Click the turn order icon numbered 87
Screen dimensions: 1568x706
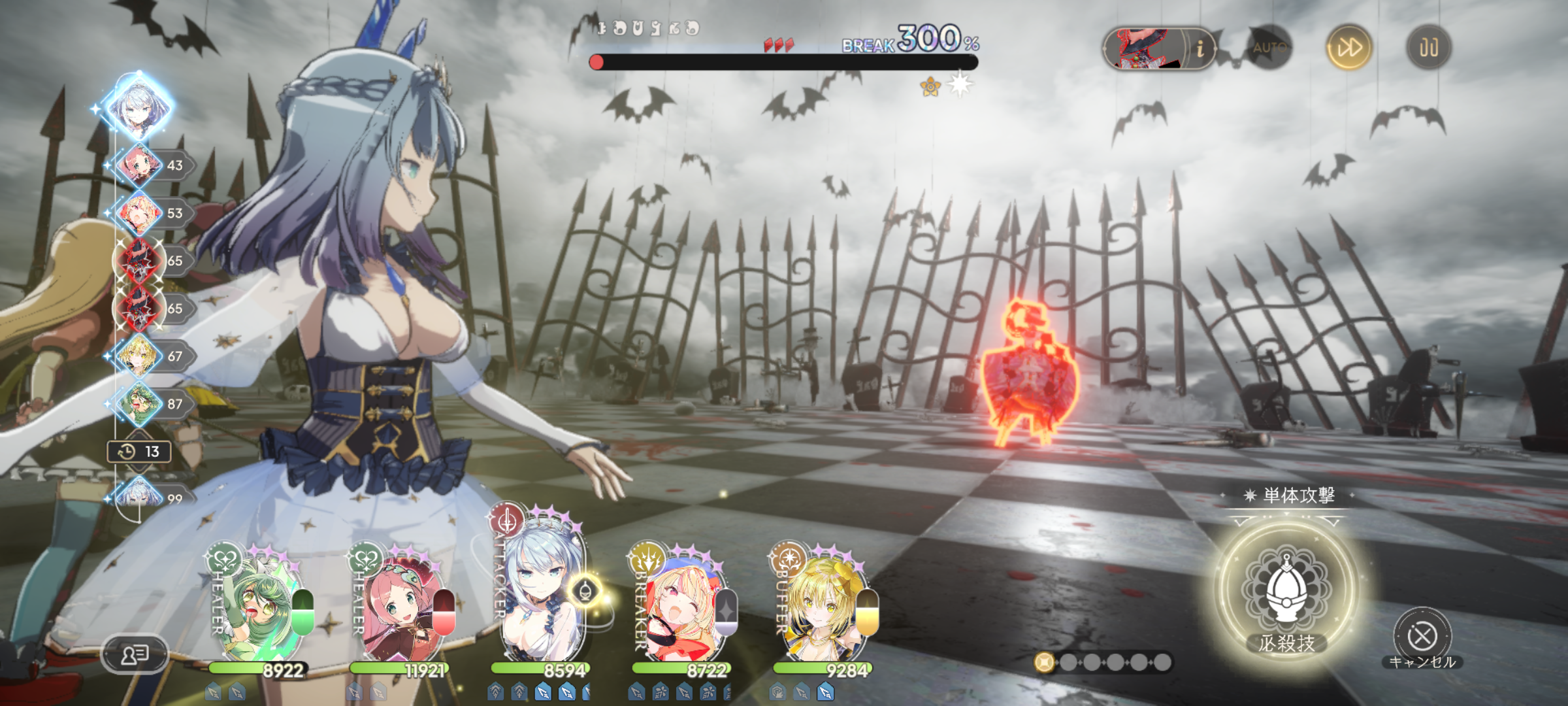[139, 403]
